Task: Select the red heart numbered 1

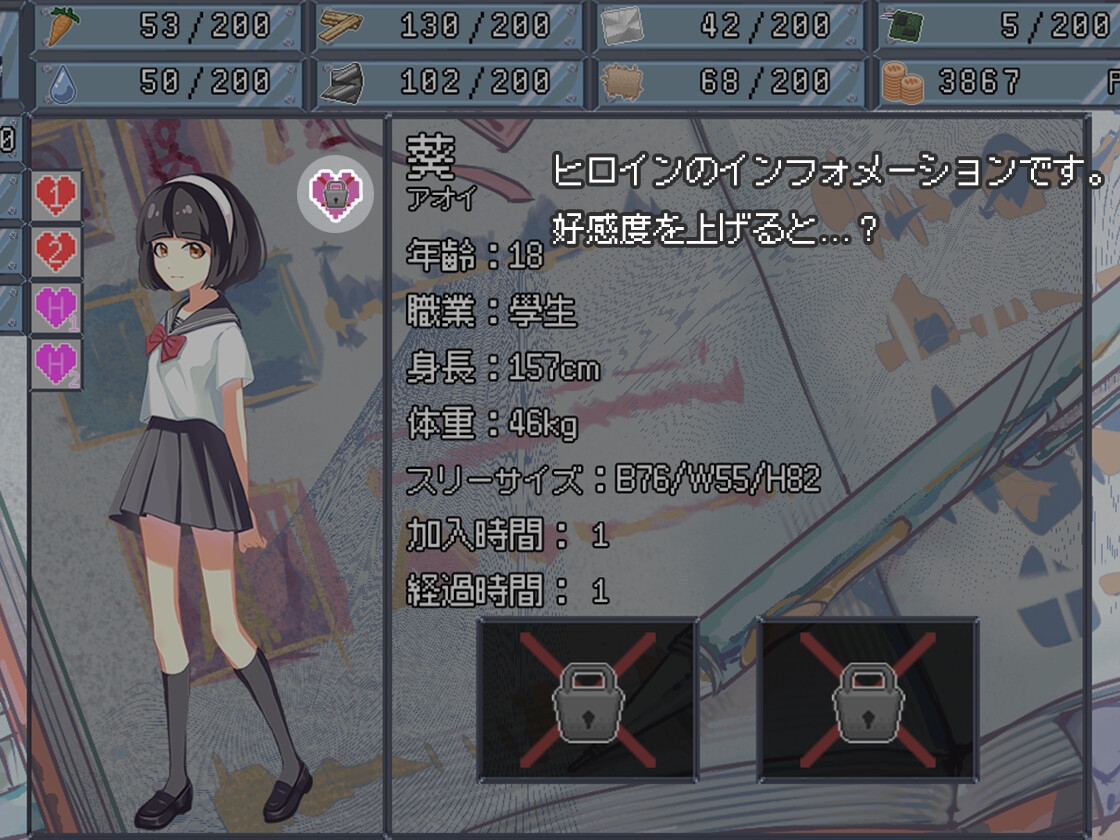Action: (x=57, y=195)
